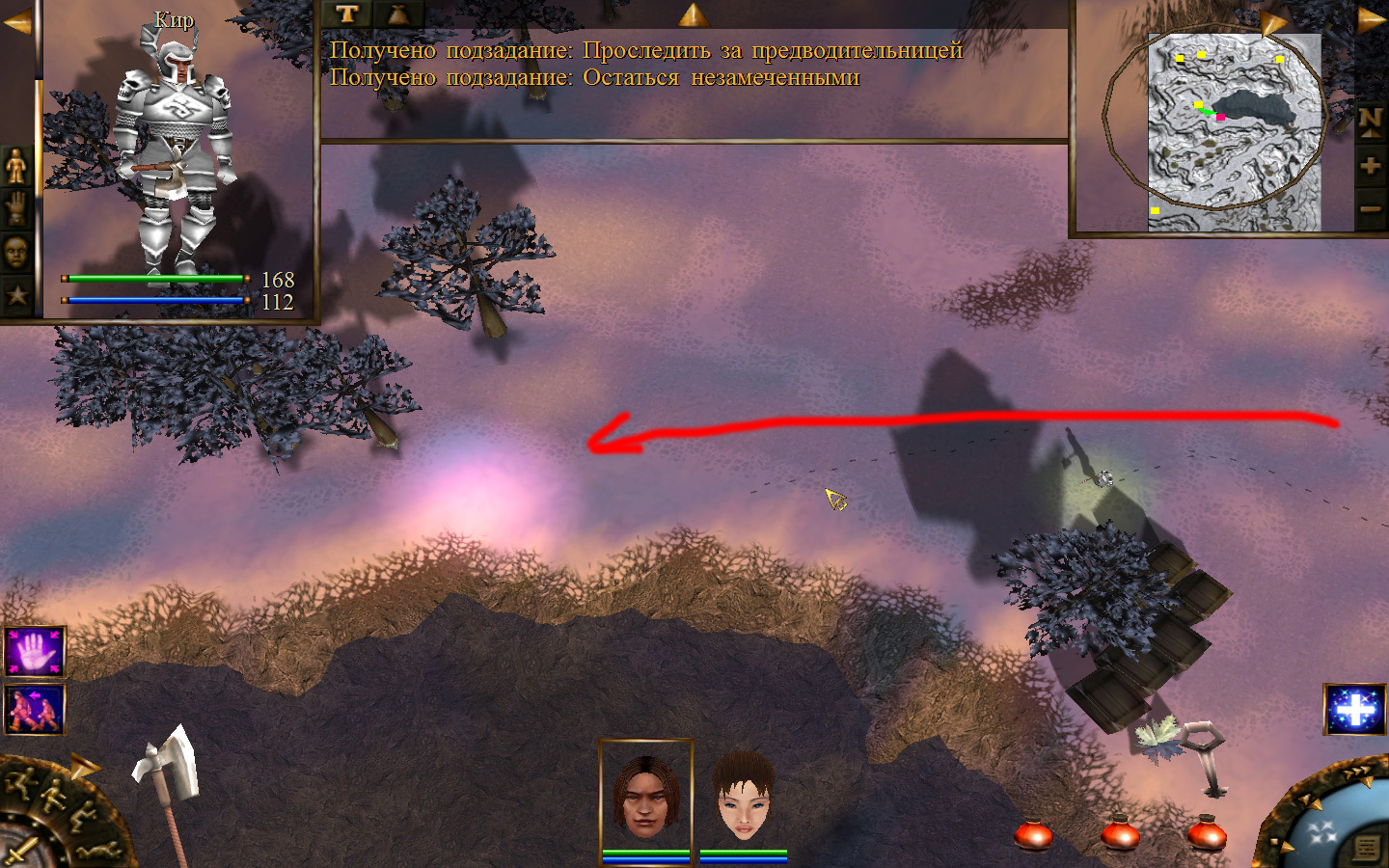Activate the purple open-hand action icon

click(35, 652)
